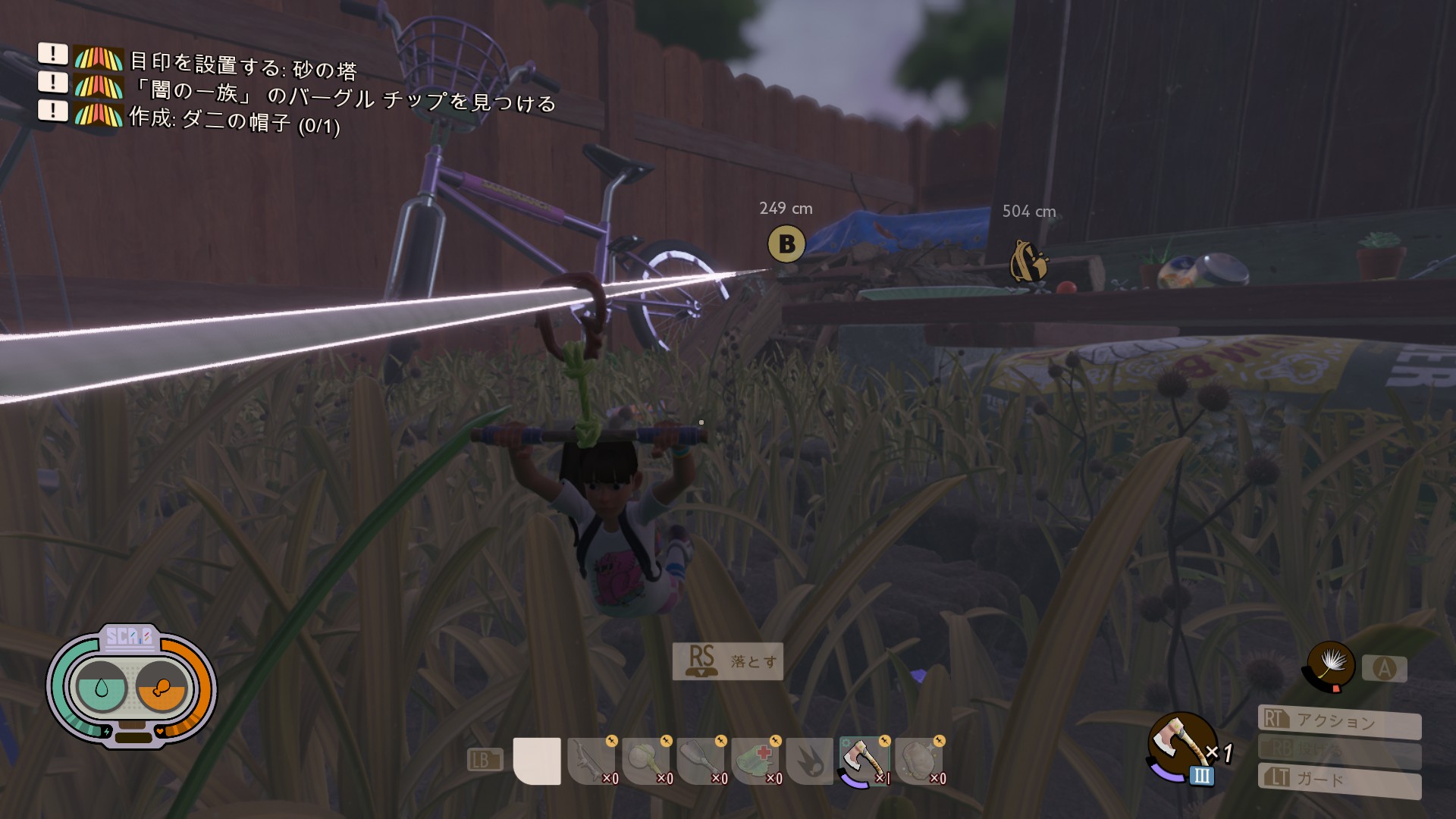
Task: Select the shovel hotbar slot
Action: (701, 761)
